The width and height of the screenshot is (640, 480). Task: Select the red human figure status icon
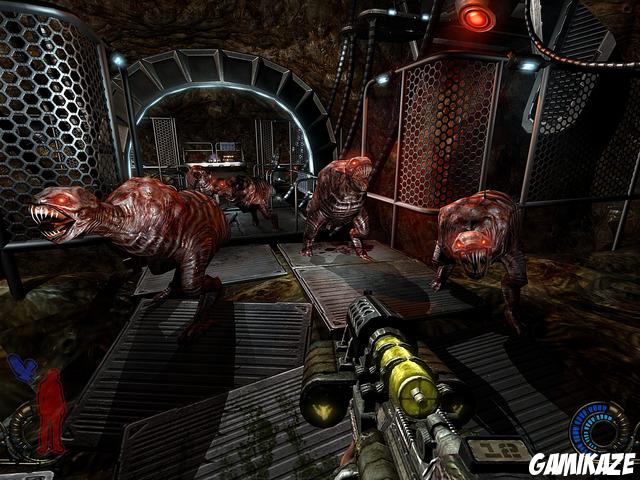pos(51,410)
